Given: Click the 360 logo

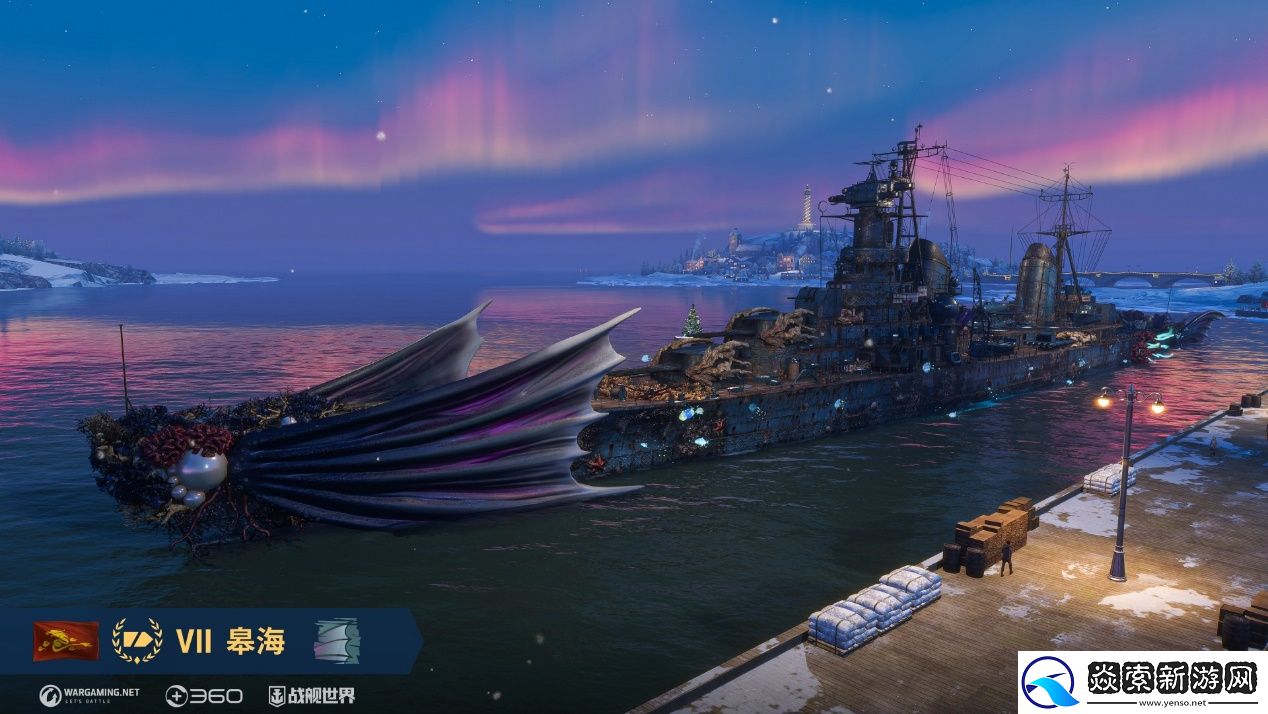Looking at the screenshot, I should (203, 695).
